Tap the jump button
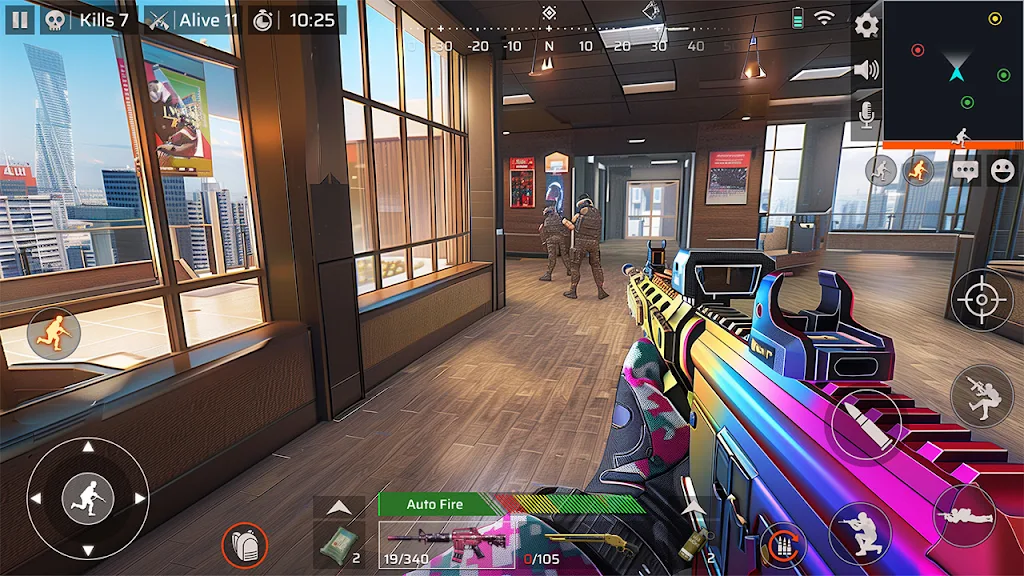1024x576 pixels. pos(981,396)
